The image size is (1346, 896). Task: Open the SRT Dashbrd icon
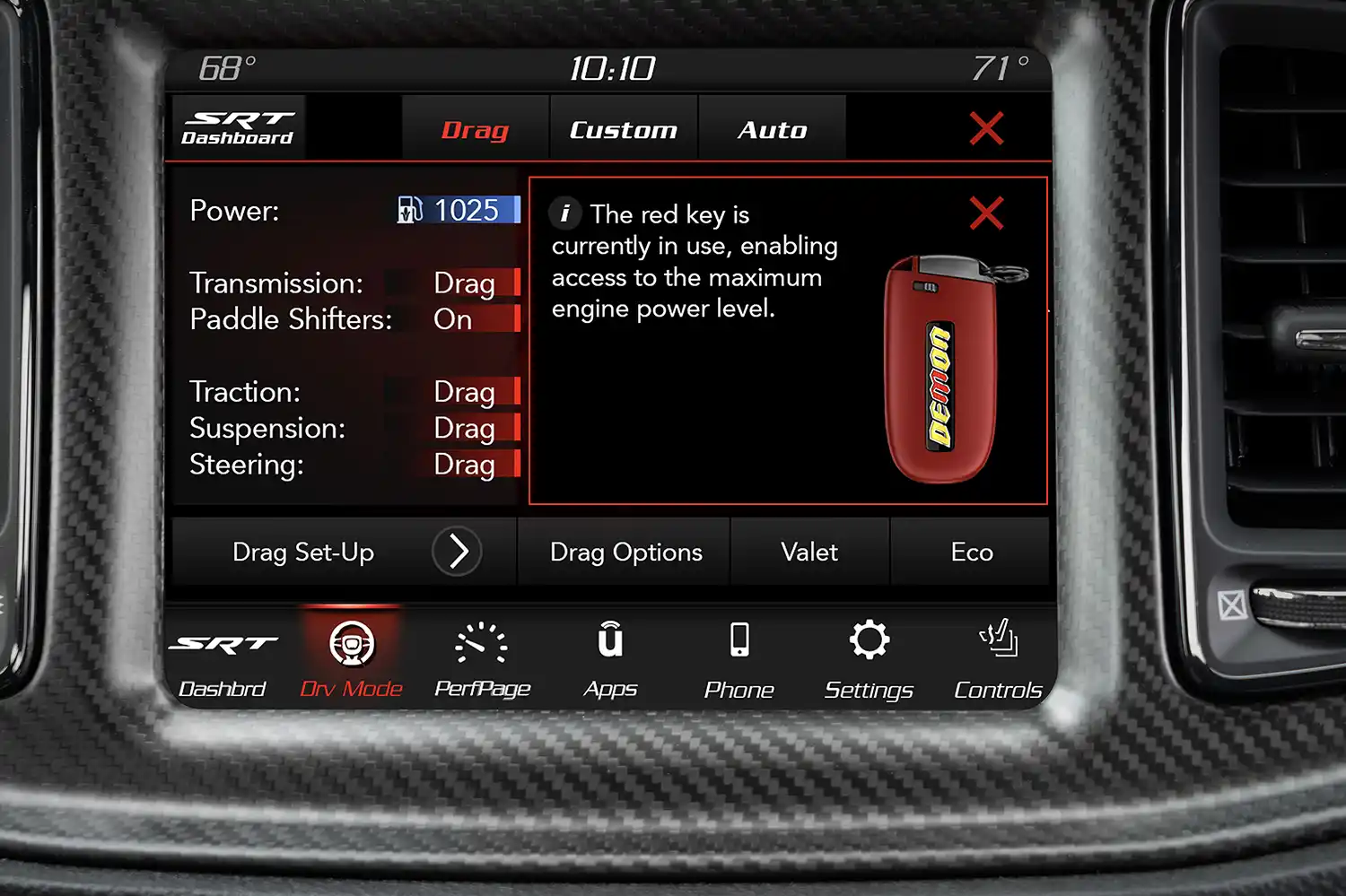223,642
